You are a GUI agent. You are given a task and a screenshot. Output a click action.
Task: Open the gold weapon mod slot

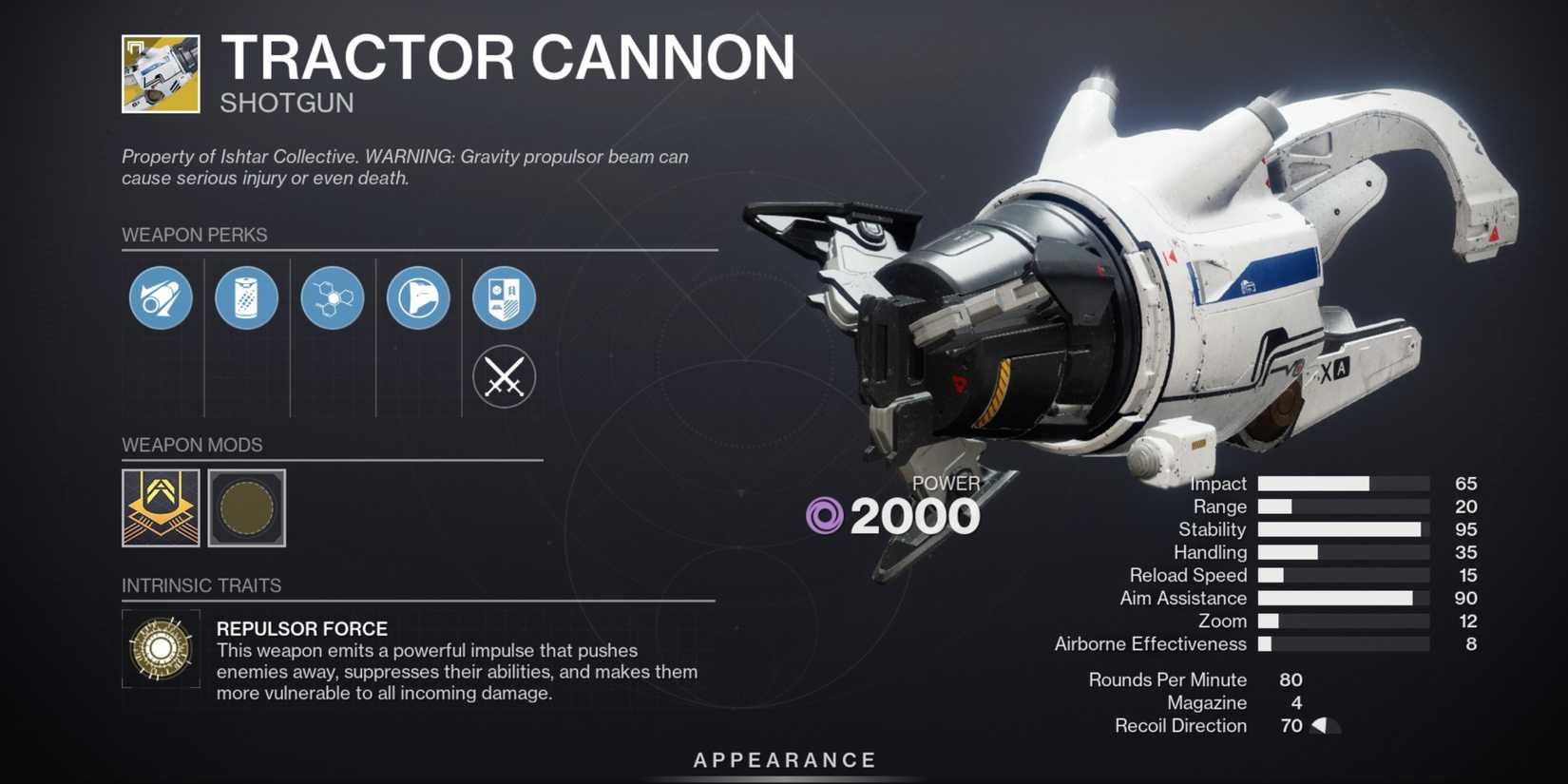(160, 509)
